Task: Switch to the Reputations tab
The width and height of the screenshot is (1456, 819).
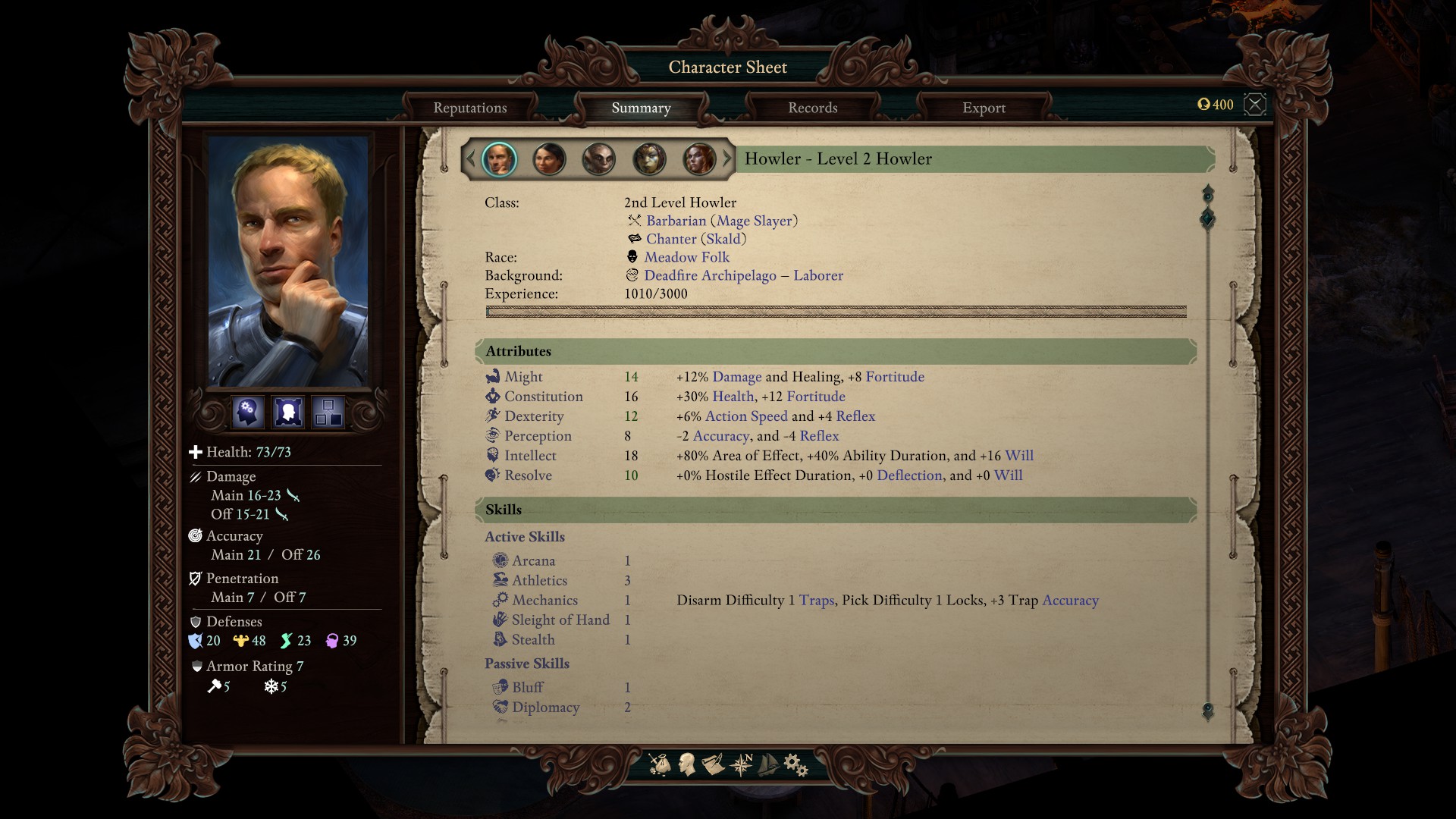Action: point(469,108)
